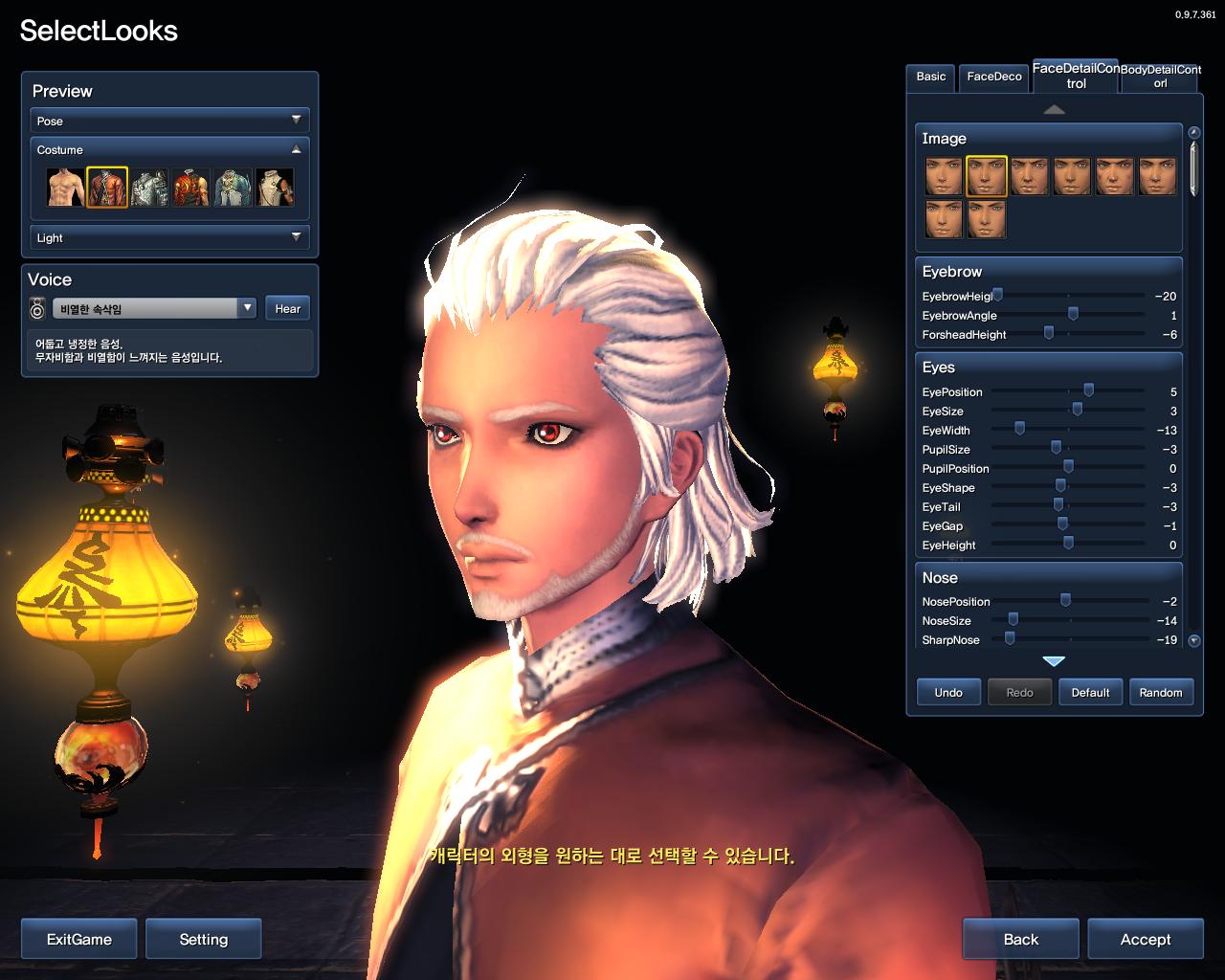Screen dimensions: 1225x980
Task: Click the EyeWidth slider handle
Action: tap(1019, 429)
